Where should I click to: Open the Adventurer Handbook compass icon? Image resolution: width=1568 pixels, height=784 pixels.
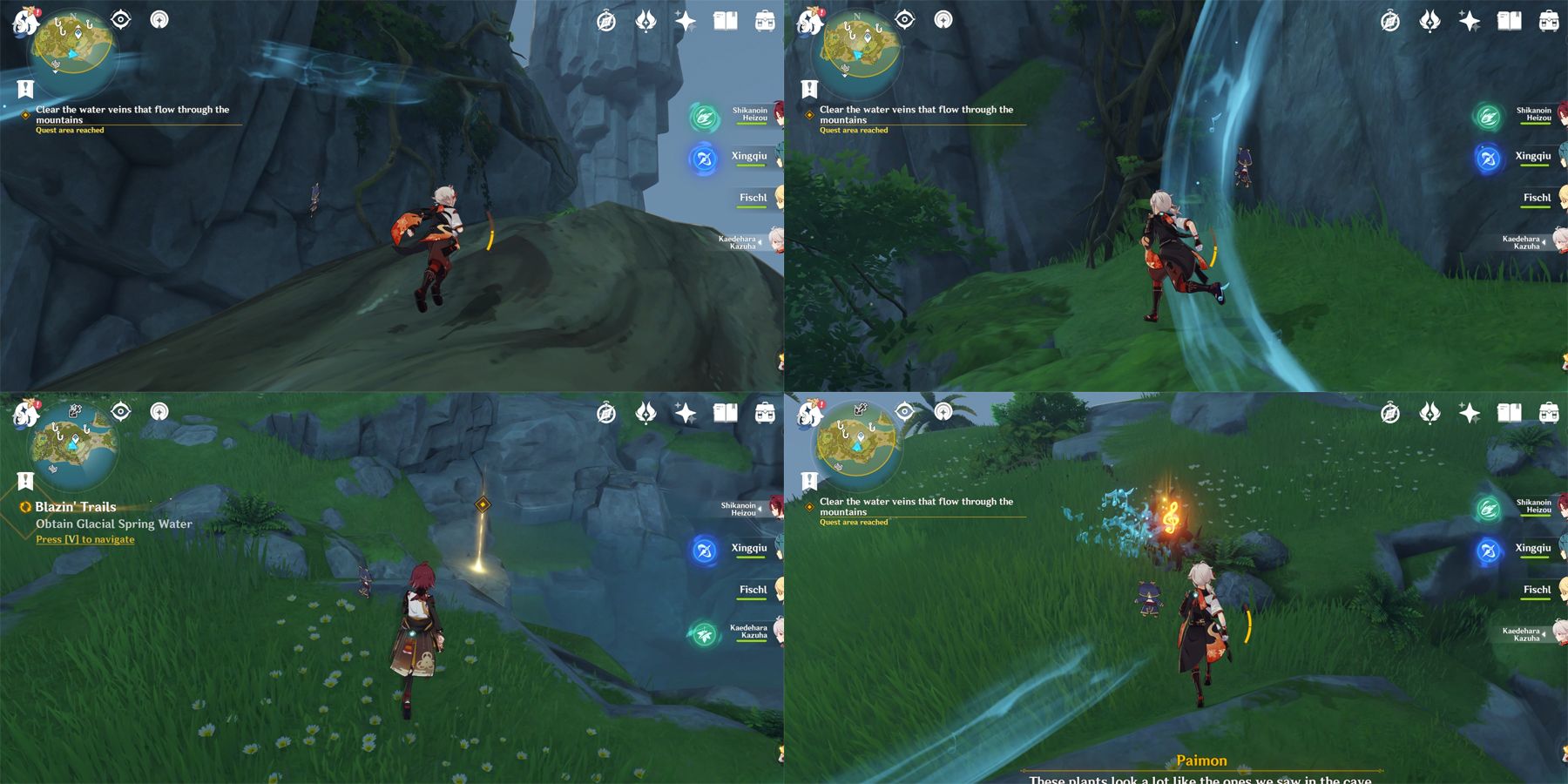[607, 20]
